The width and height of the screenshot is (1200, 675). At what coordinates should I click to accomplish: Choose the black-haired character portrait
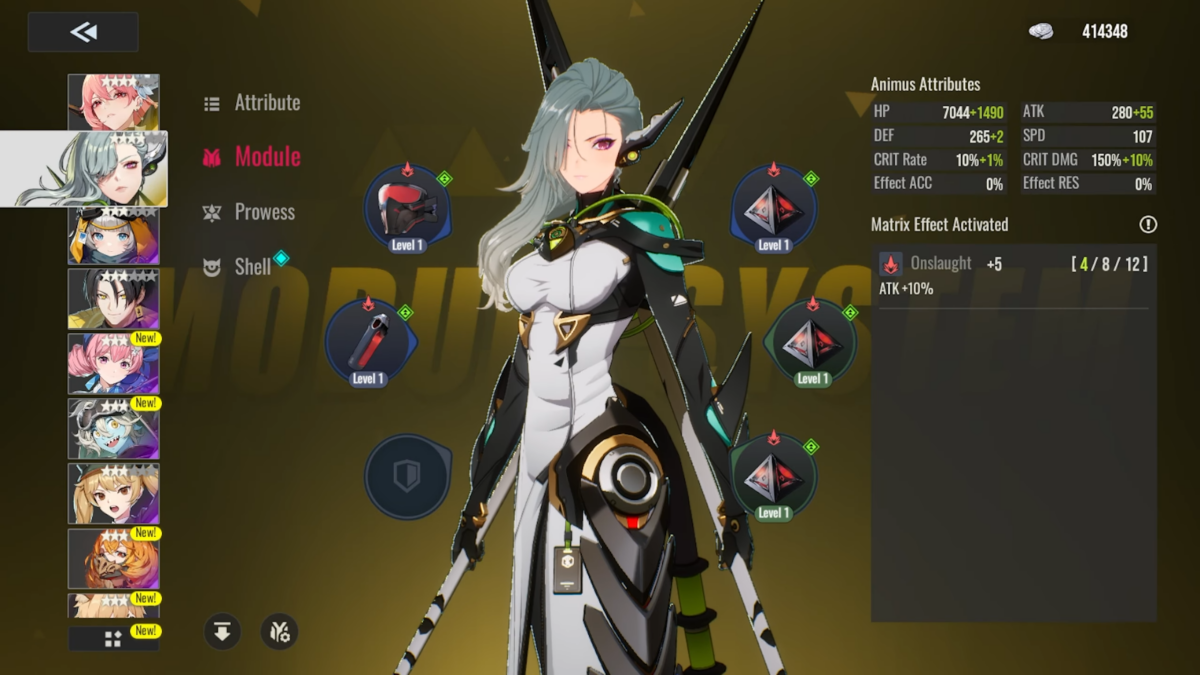point(113,298)
